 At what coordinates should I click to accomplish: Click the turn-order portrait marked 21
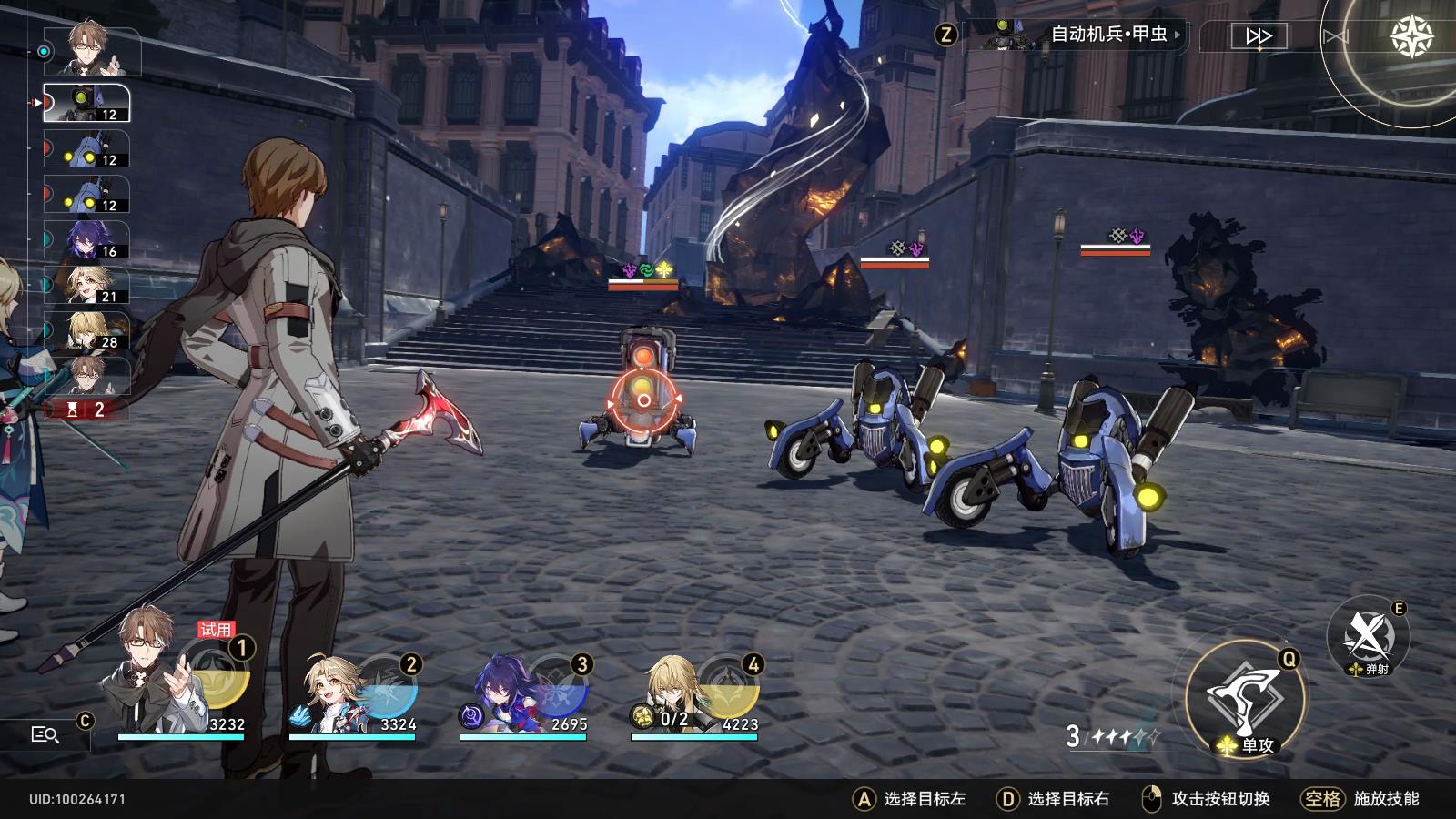point(88,286)
